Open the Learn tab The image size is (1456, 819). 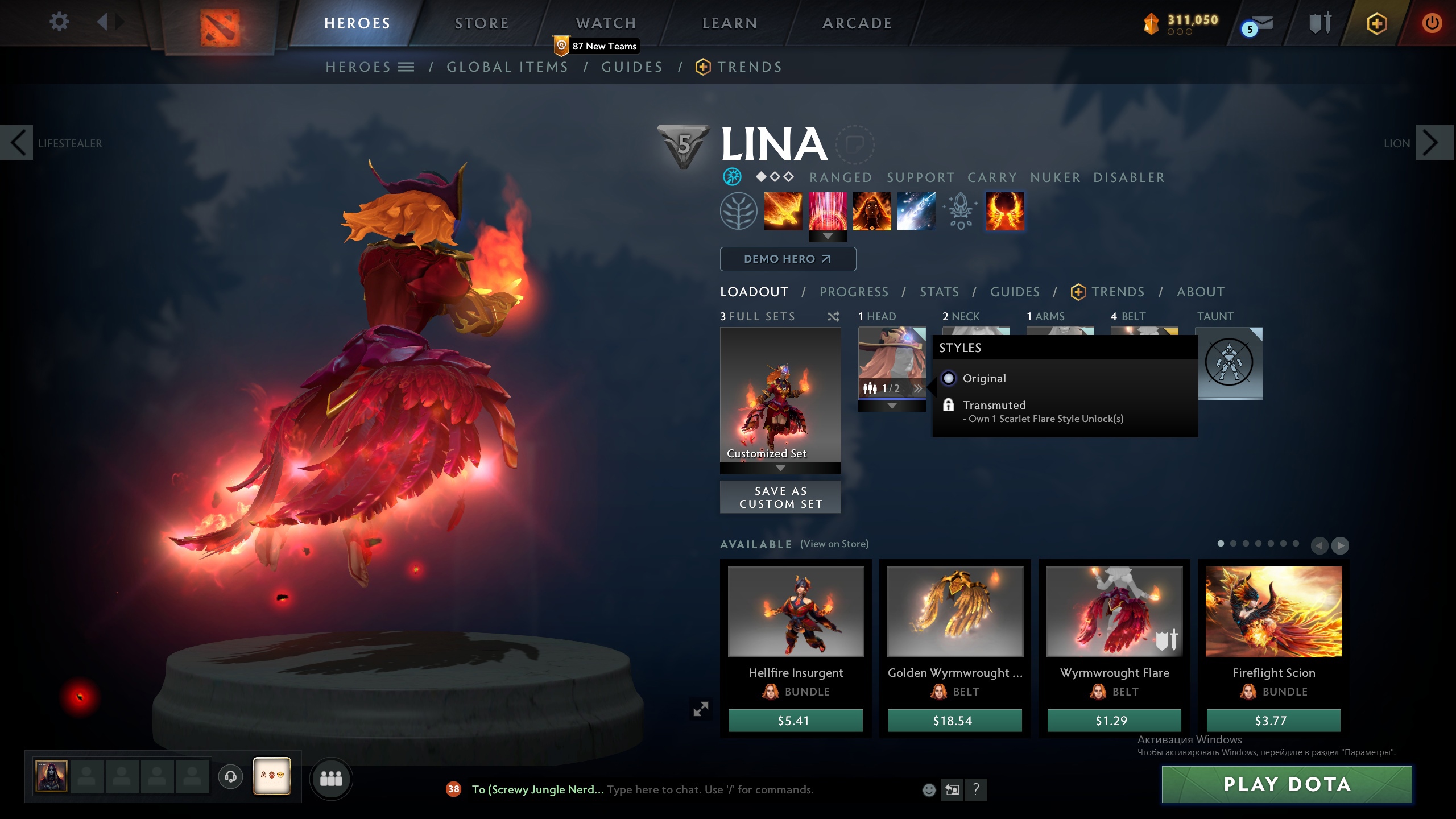730,23
